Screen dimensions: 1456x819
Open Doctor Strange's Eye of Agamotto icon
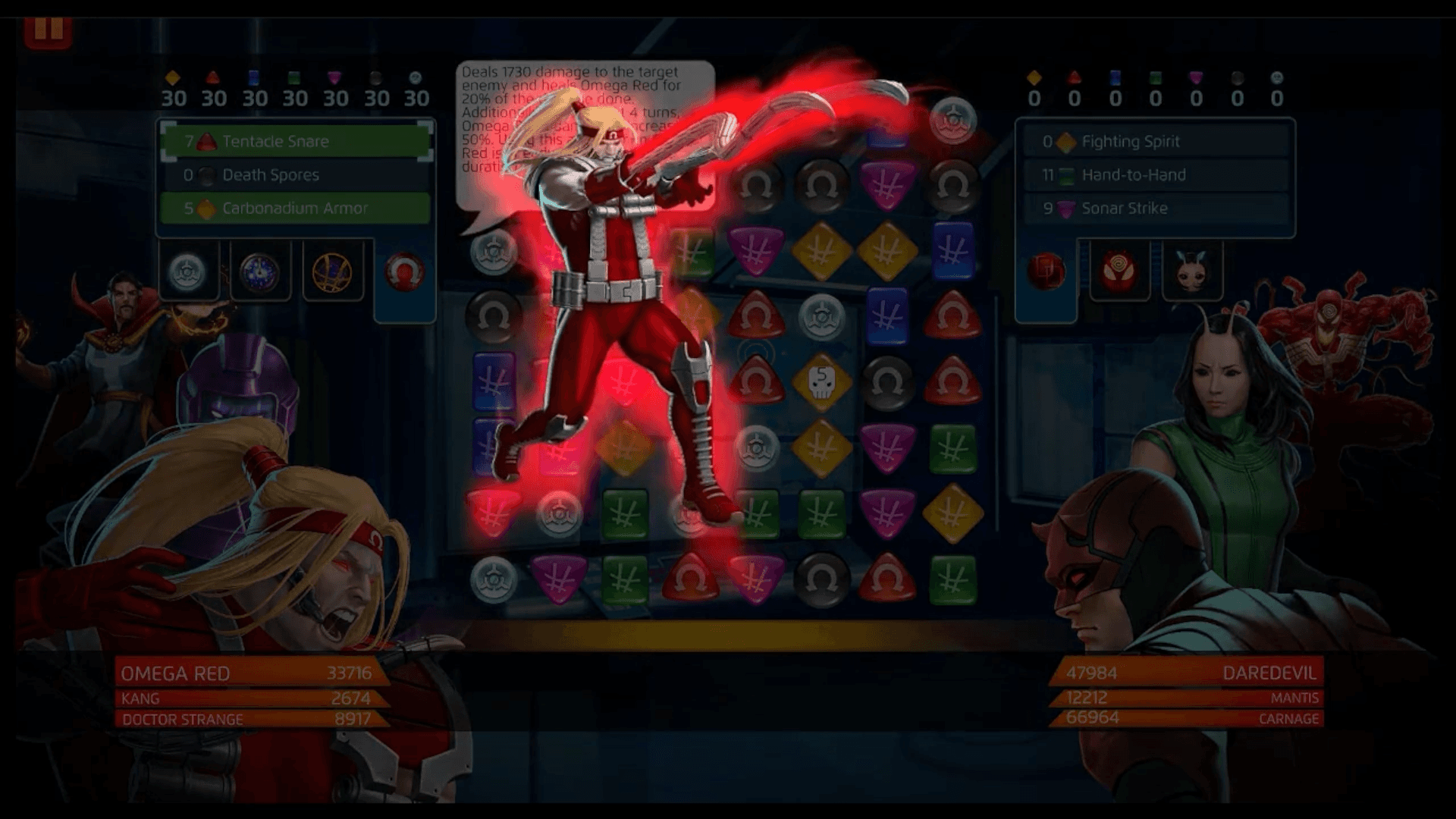(x=334, y=271)
